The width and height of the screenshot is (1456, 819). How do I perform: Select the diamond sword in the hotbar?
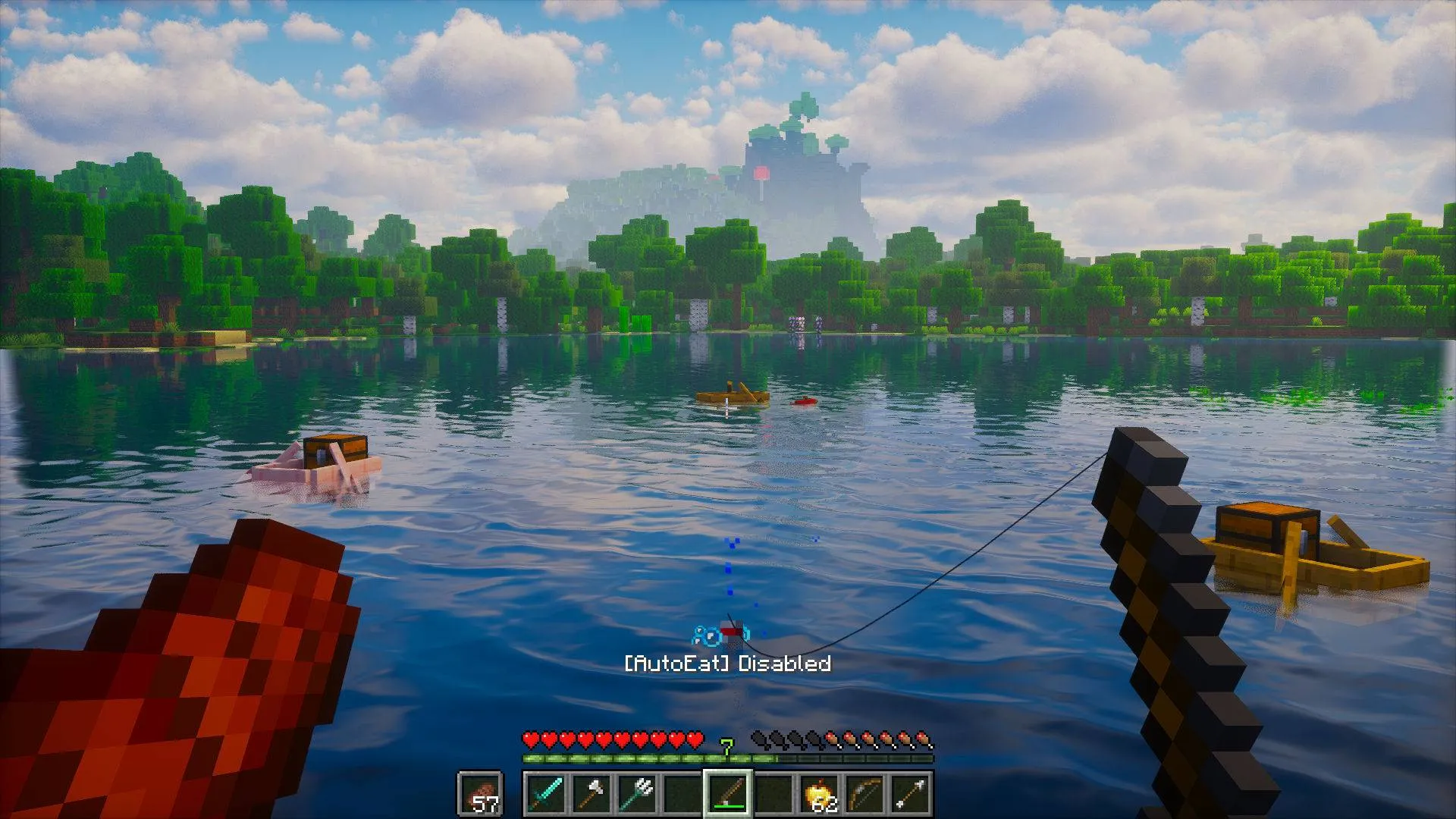click(546, 792)
